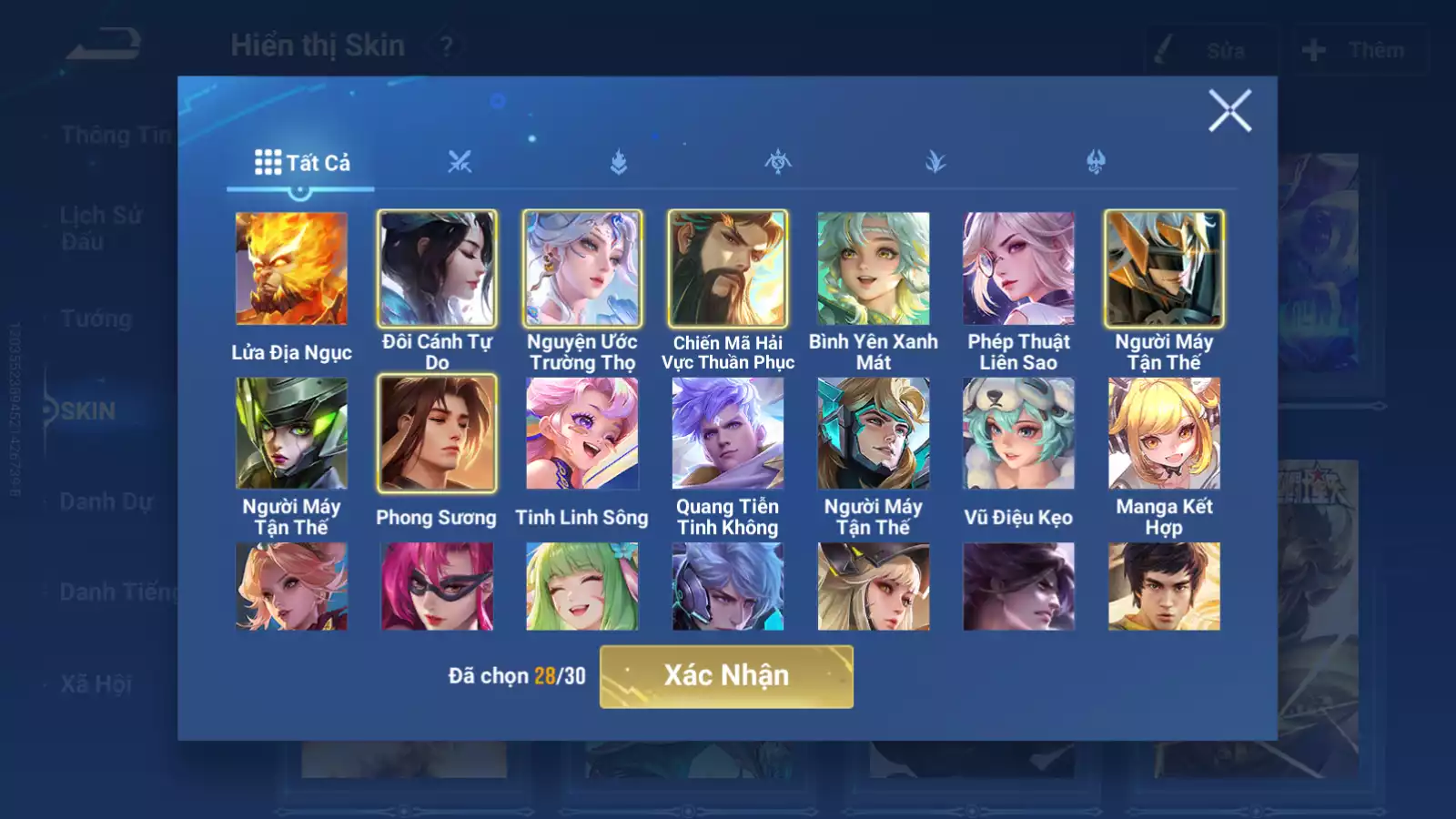Pick the Nguyện Ước Trường Thọ skin
Viewport: 1456px width, 819px height.
click(x=582, y=268)
